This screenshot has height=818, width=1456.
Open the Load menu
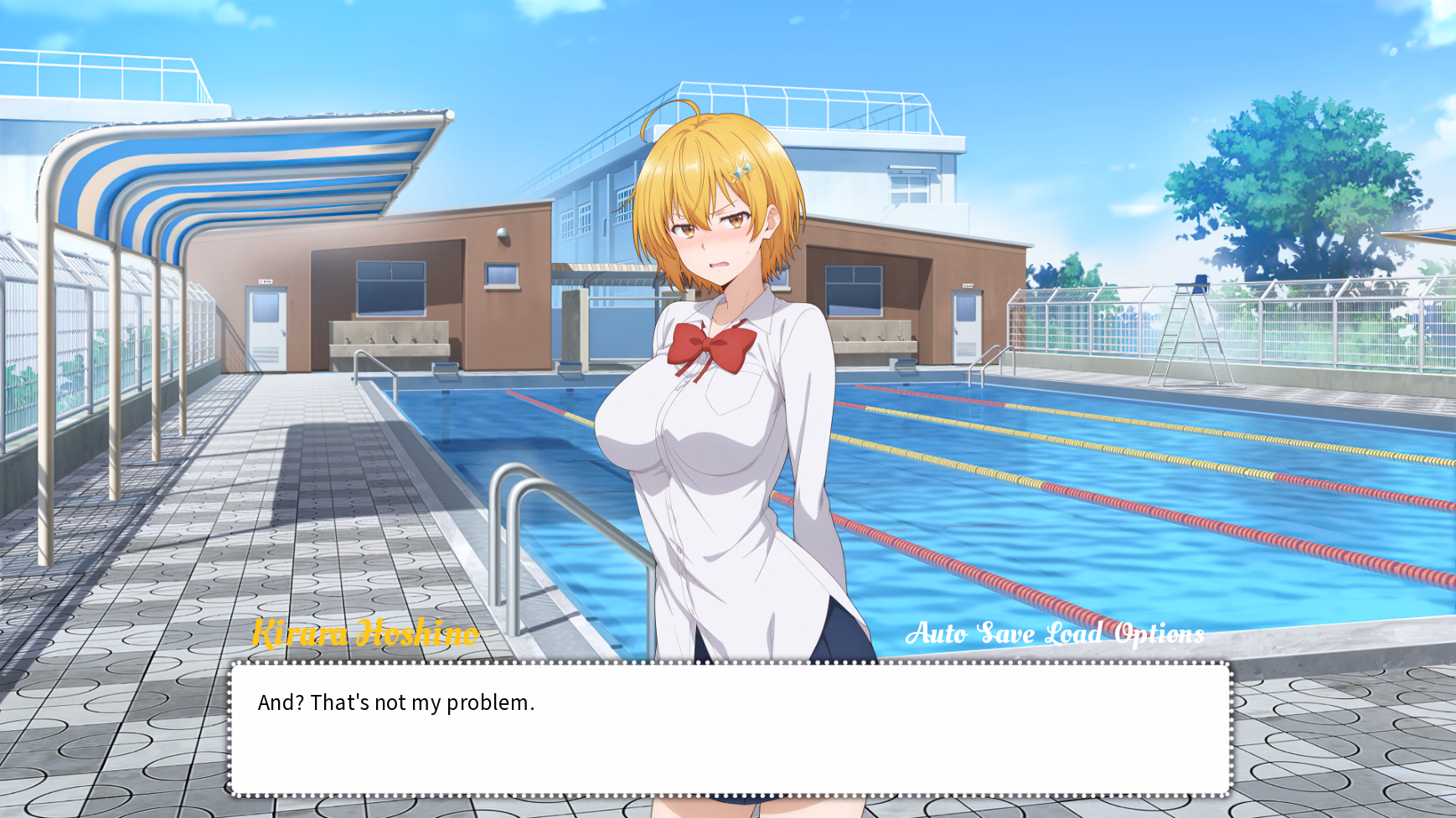click(x=1073, y=634)
